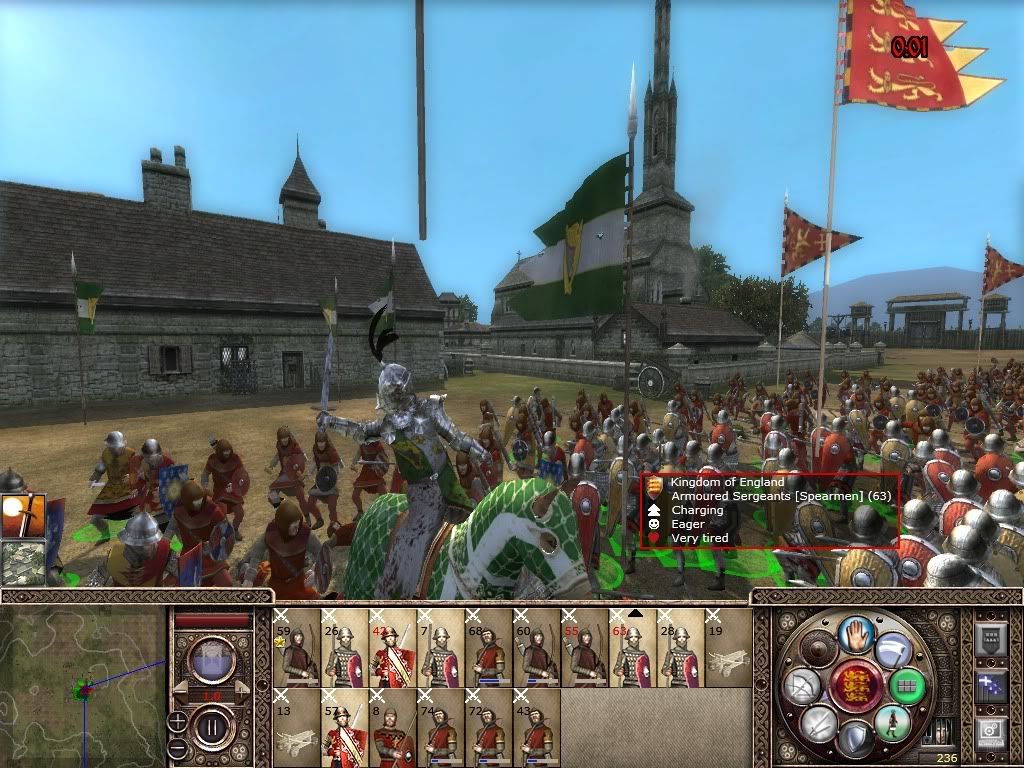Pause the battle with the pause button
Screen dimensions: 1024x768
(211, 725)
